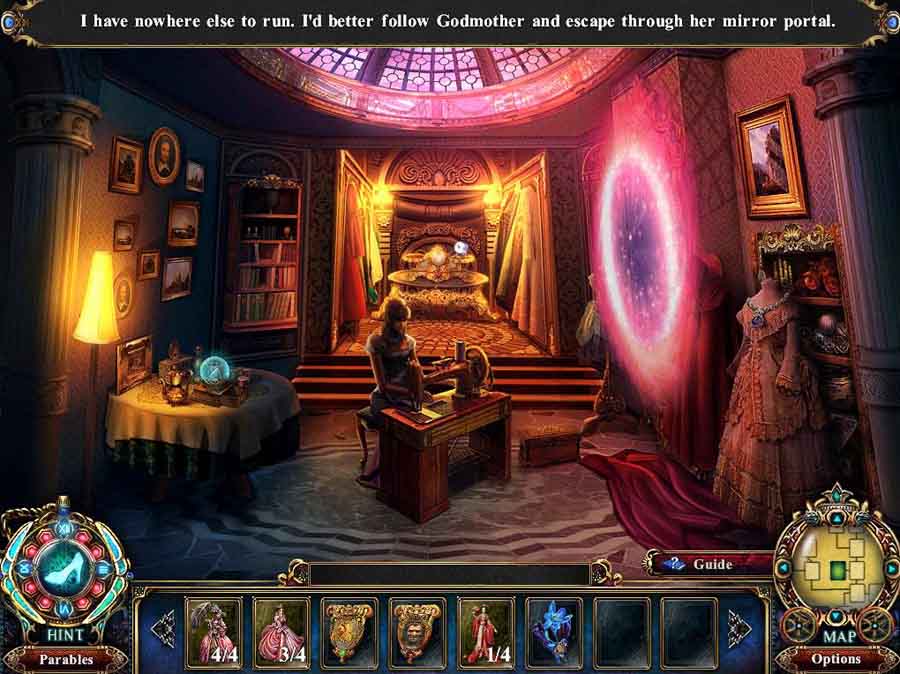Open the Guide

coord(702,564)
